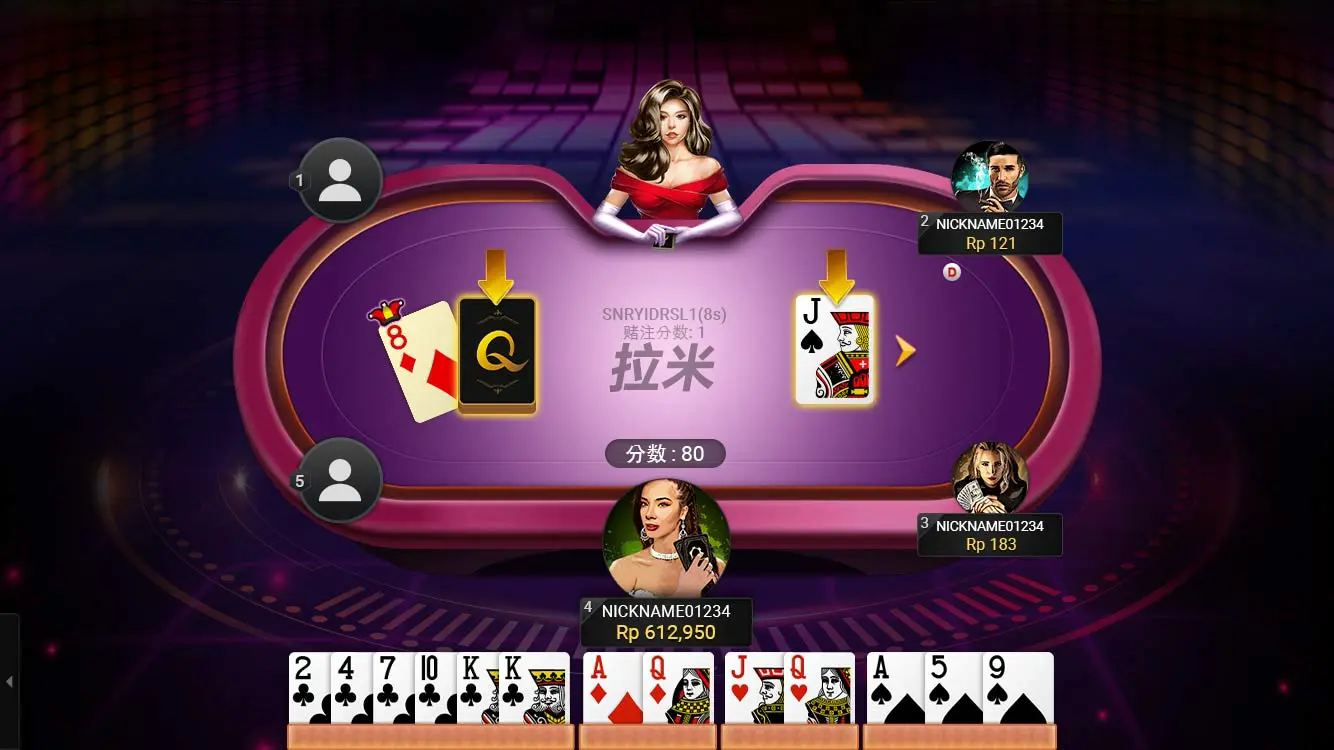
Task: Choose the 5 of Spades card
Action: (952, 688)
